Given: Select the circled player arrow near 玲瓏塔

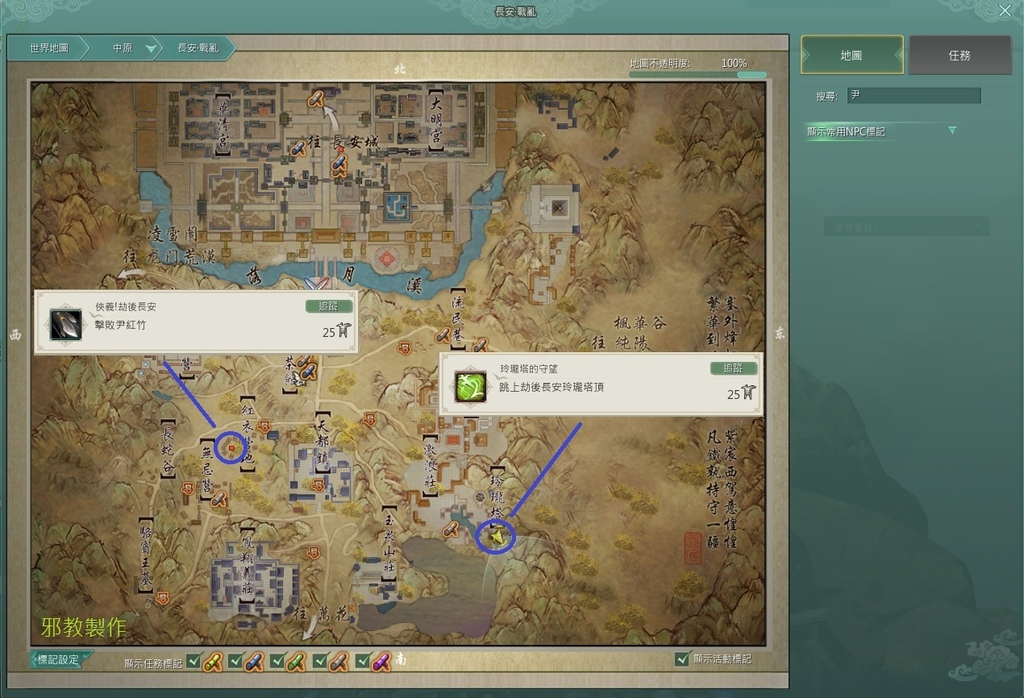Looking at the screenshot, I should tap(495, 537).
